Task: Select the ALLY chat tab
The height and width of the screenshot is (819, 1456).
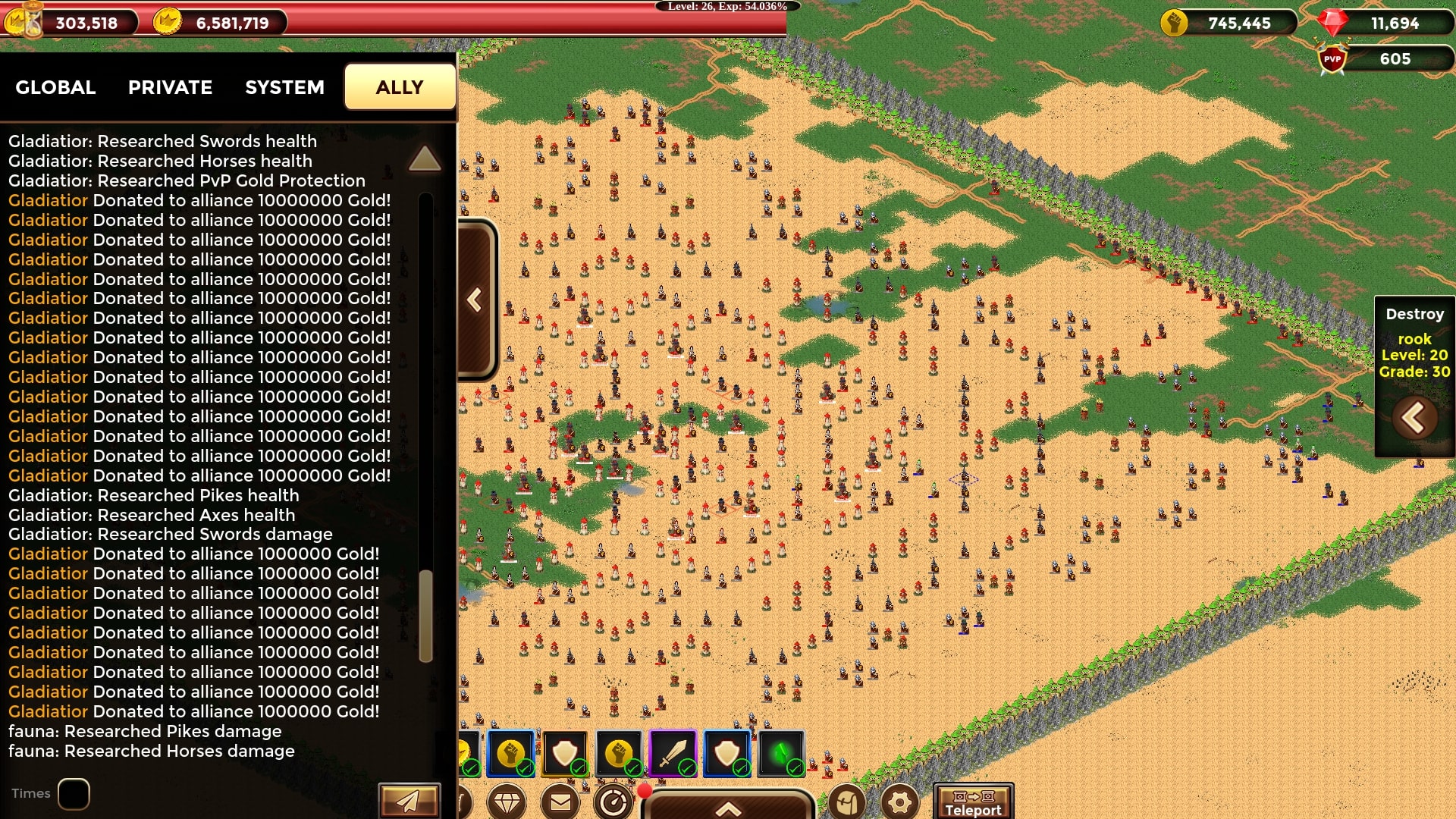Action: (400, 87)
